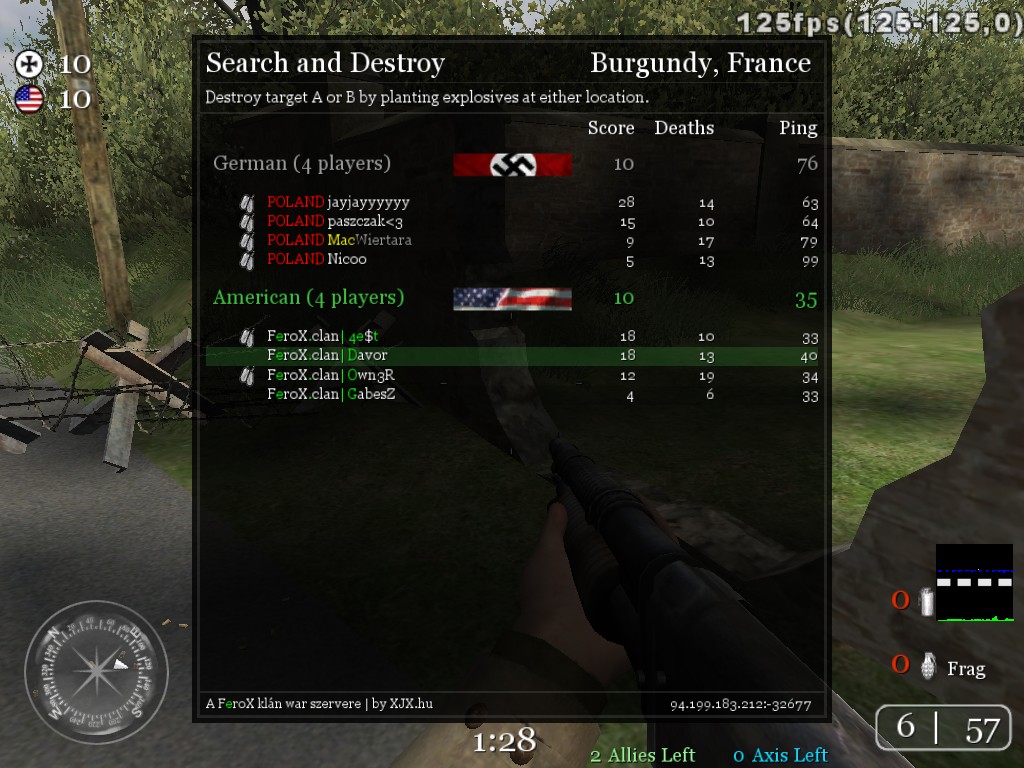The width and height of the screenshot is (1024, 768).
Task: Click the smoke grenade icon
Action: tap(926, 601)
